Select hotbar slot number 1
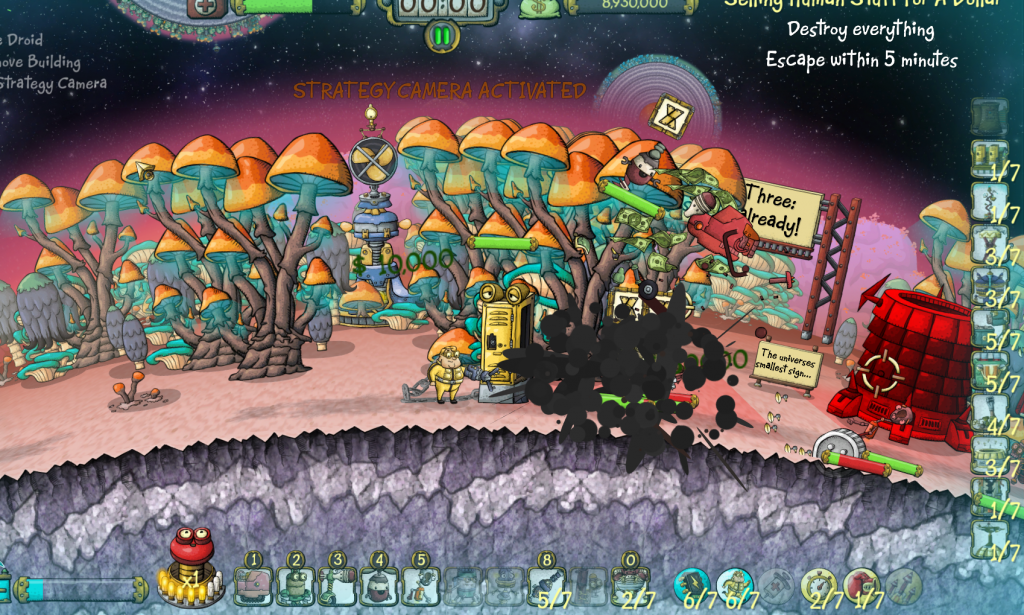 pyautogui.click(x=254, y=585)
